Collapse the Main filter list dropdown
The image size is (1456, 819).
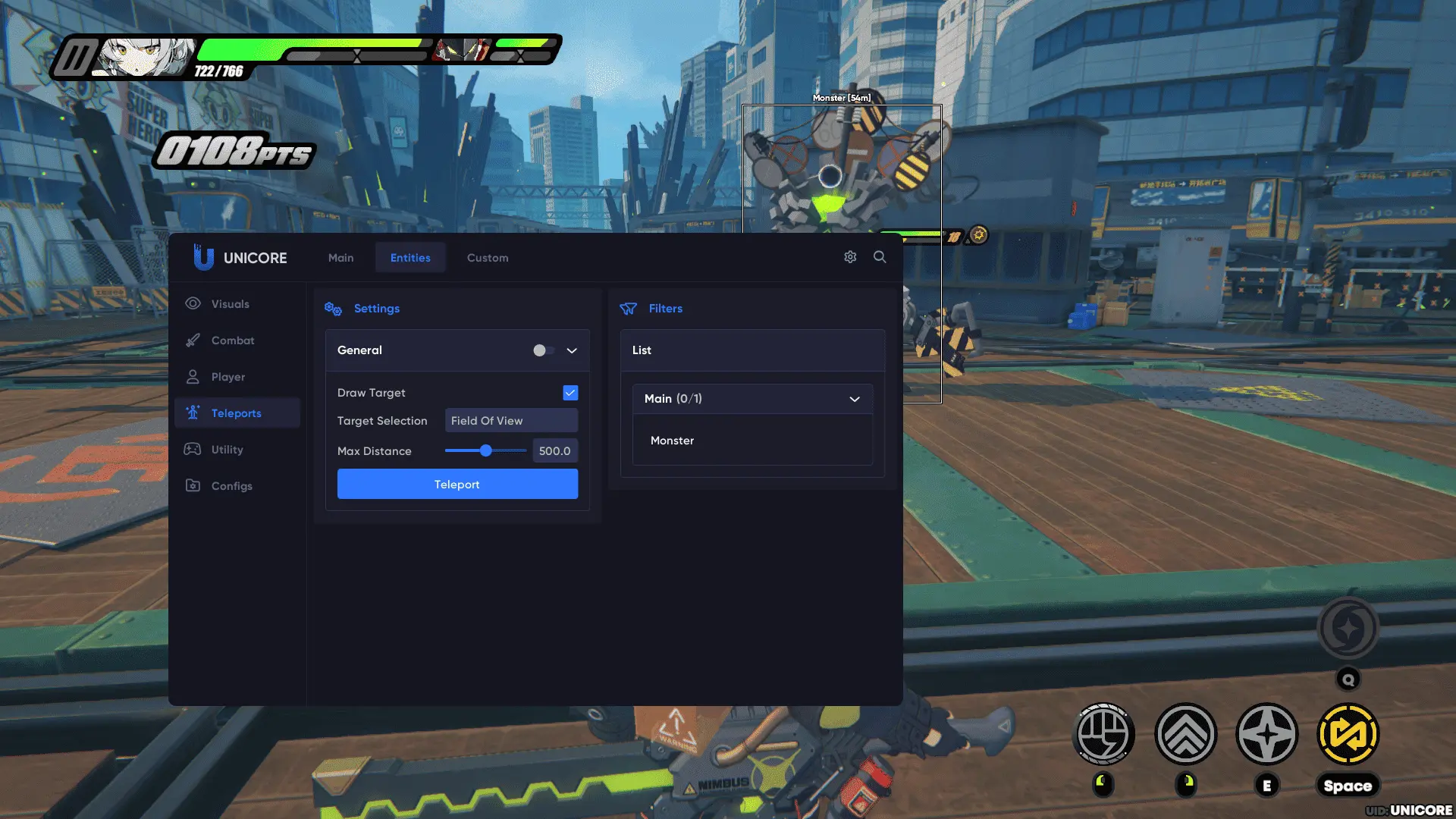(x=855, y=399)
